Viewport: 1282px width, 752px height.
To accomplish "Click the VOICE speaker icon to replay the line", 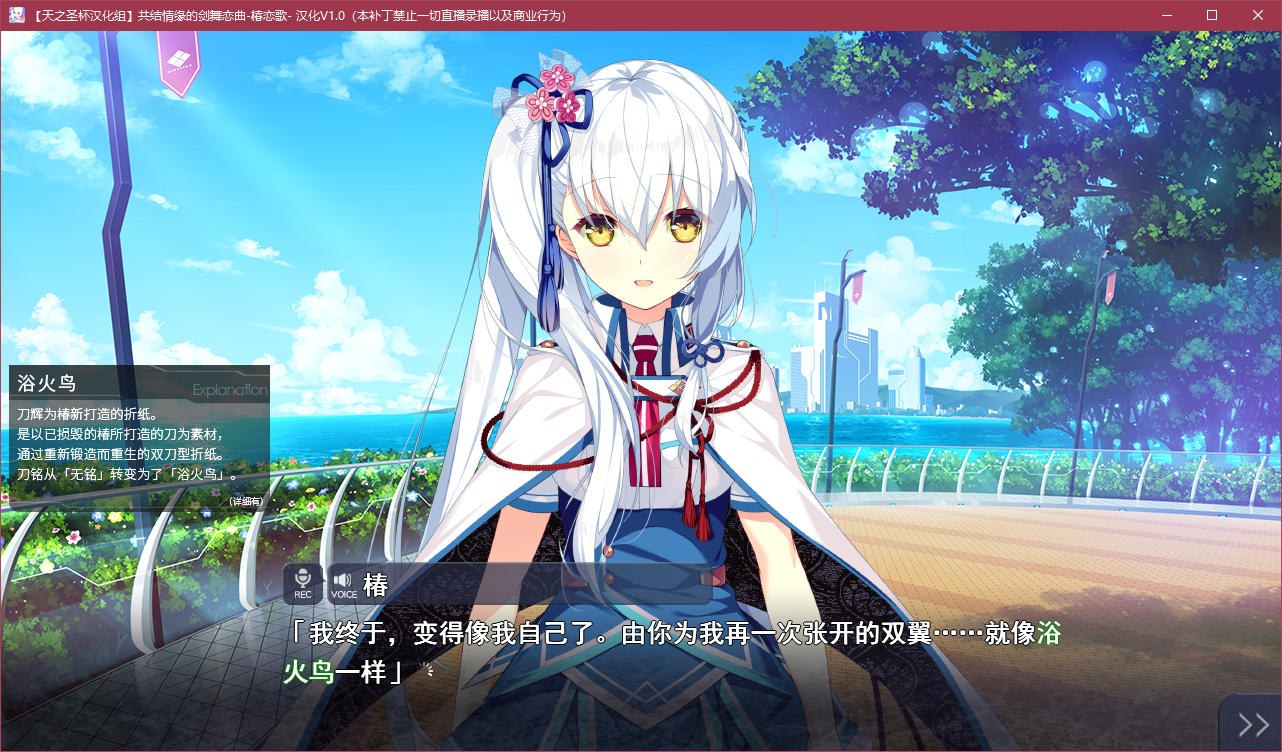I will [342, 582].
